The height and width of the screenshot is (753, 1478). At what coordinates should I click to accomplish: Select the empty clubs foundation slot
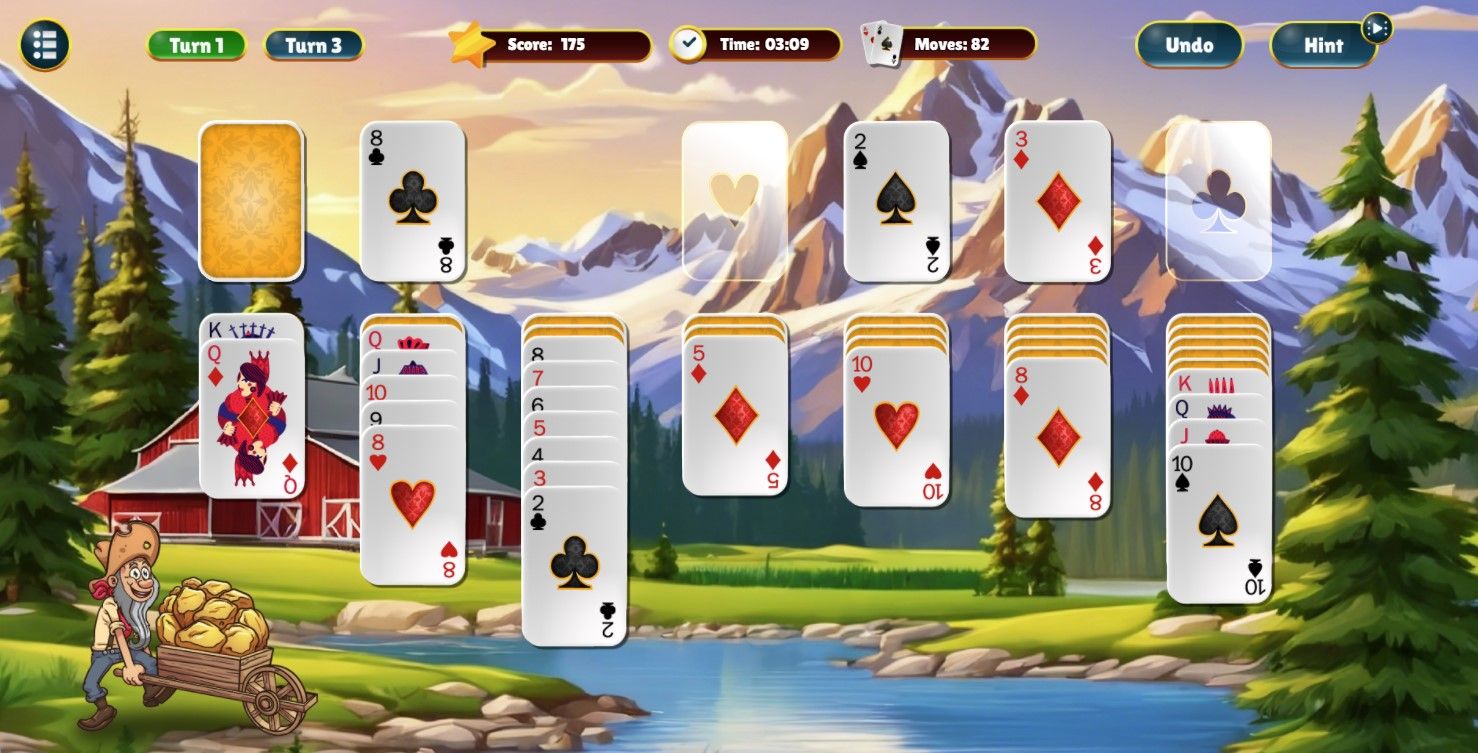(1218, 200)
